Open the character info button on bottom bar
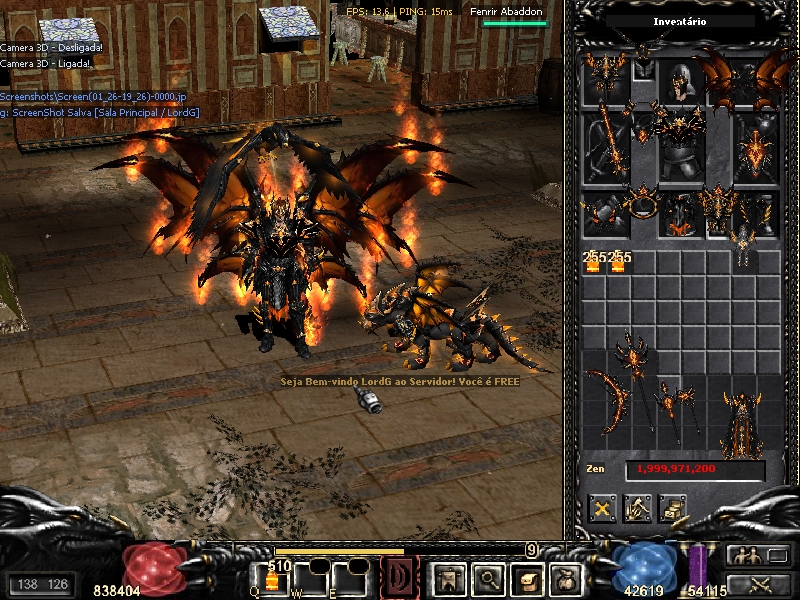The image size is (800, 600). [446, 578]
